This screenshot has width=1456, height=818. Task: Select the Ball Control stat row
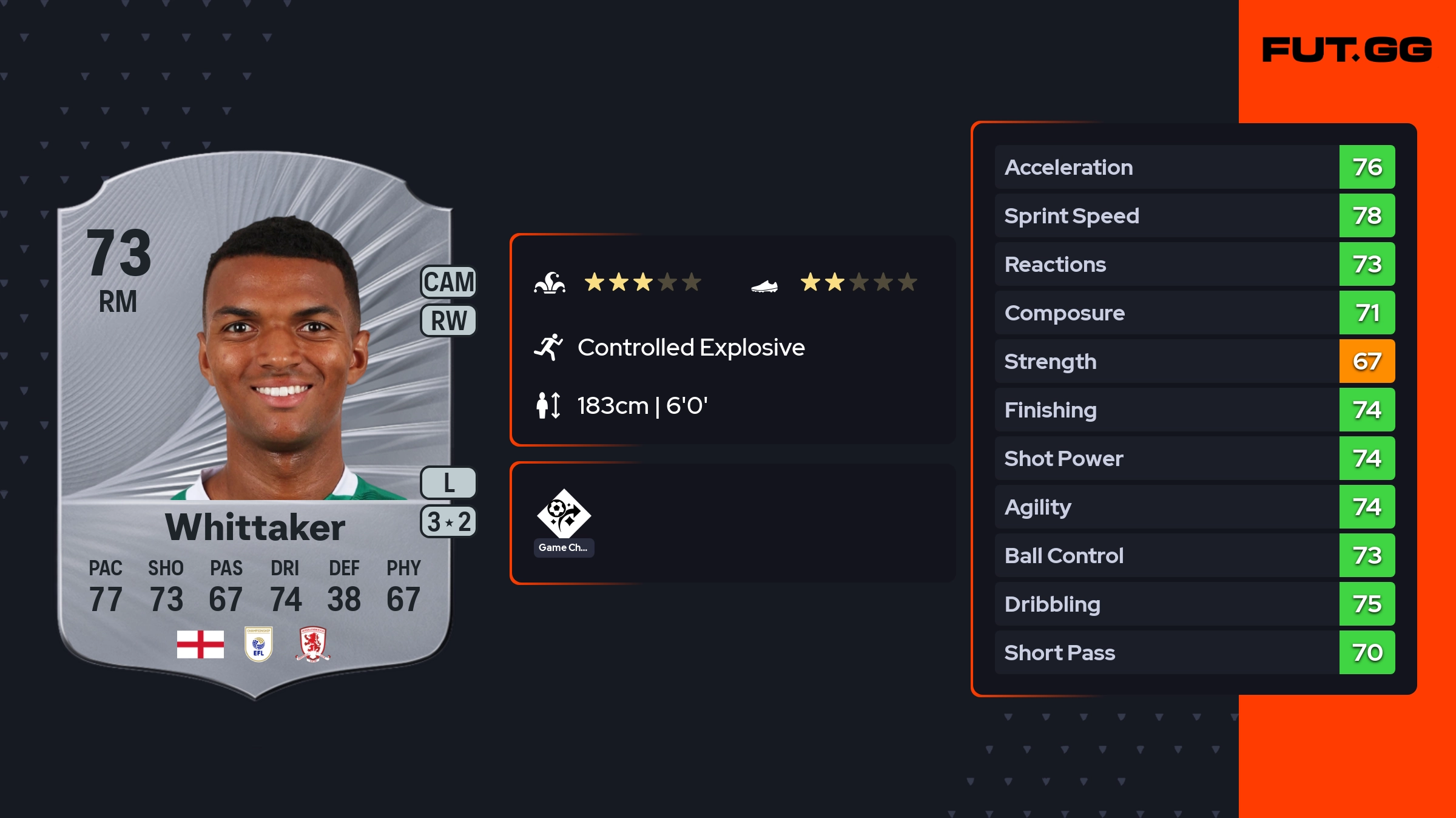1194,555
